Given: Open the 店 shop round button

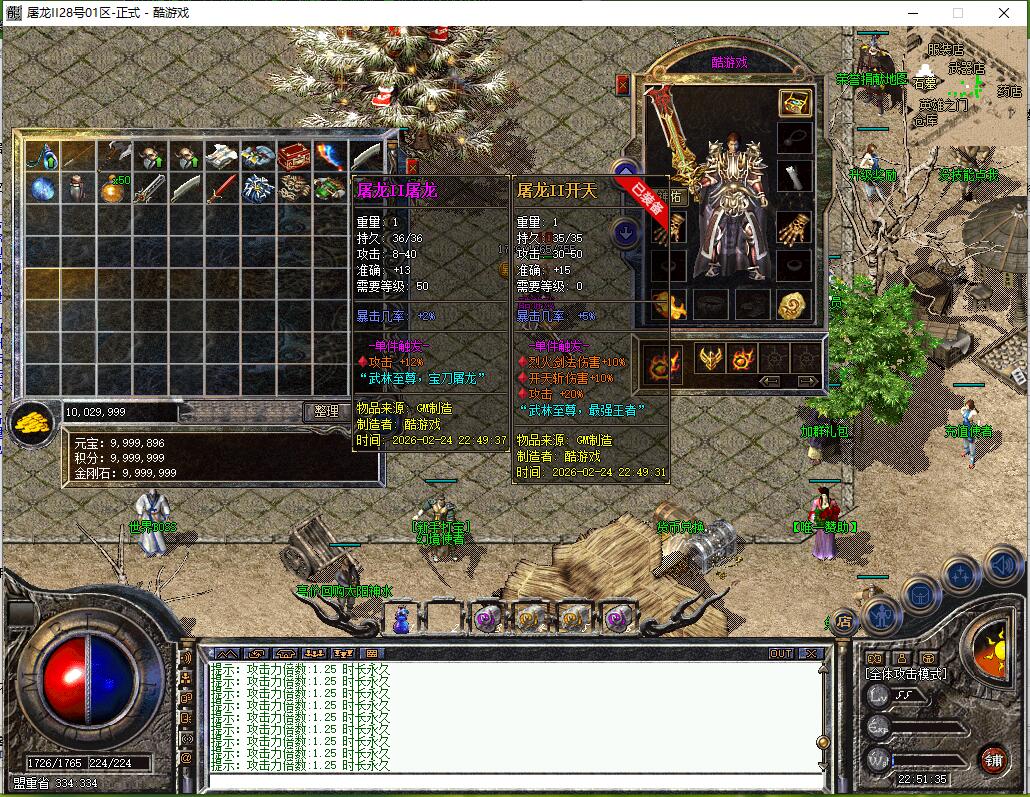Looking at the screenshot, I should (x=843, y=620).
